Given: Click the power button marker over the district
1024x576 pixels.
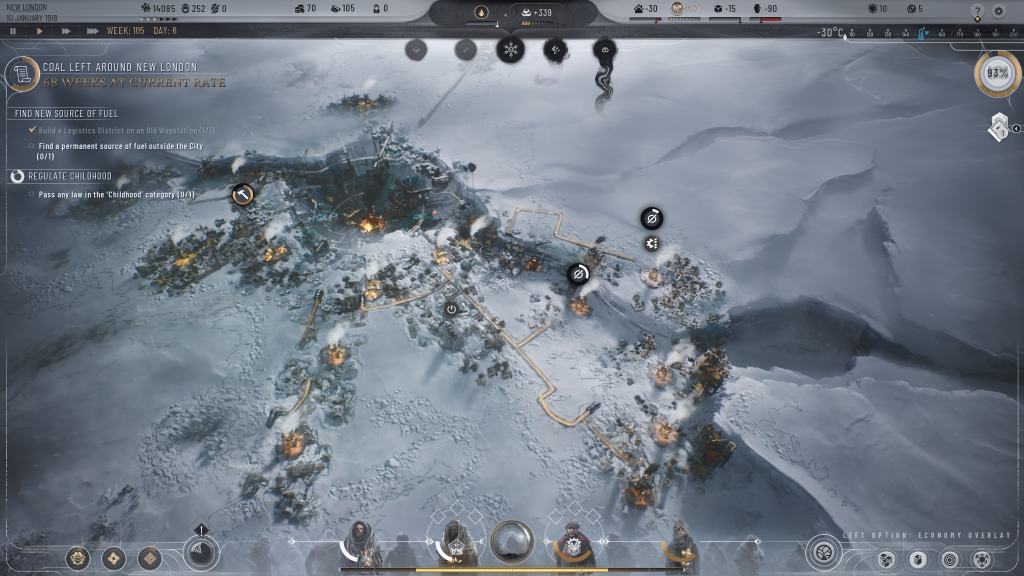Looking at the screenshot, I should click(451, 310).
